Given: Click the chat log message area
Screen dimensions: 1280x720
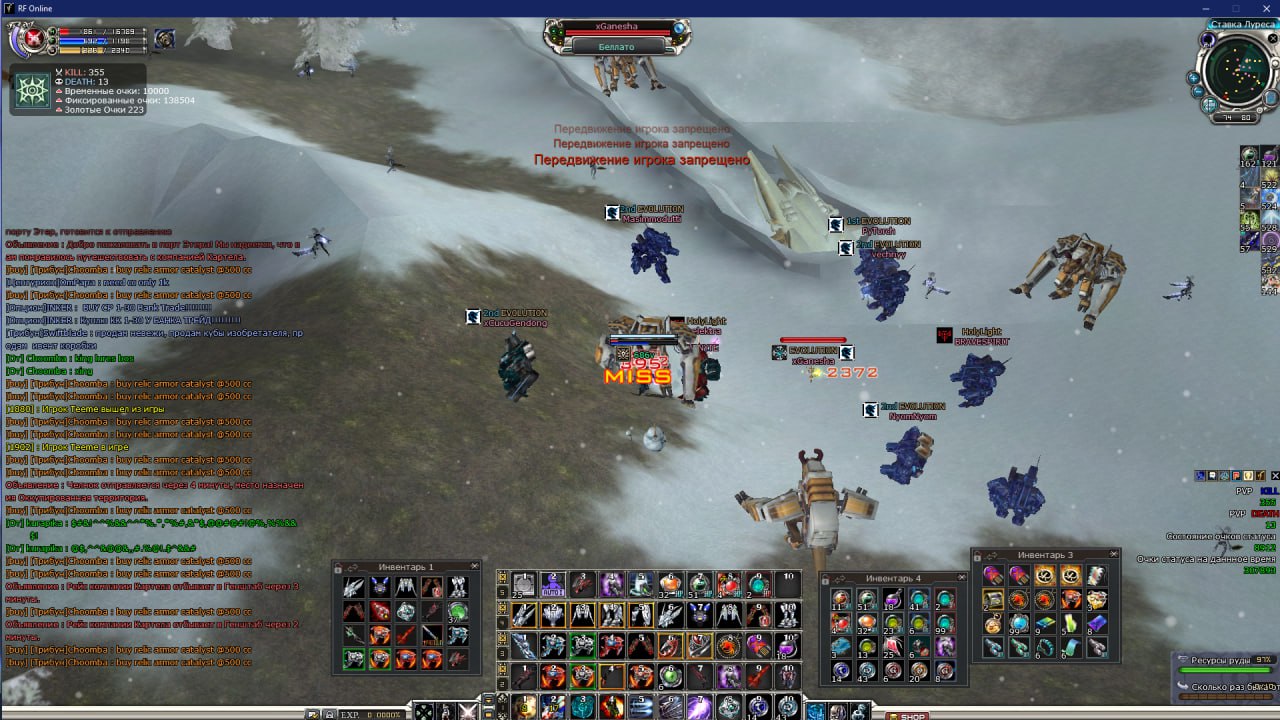Looking at the screenshot, I should 150,440.
